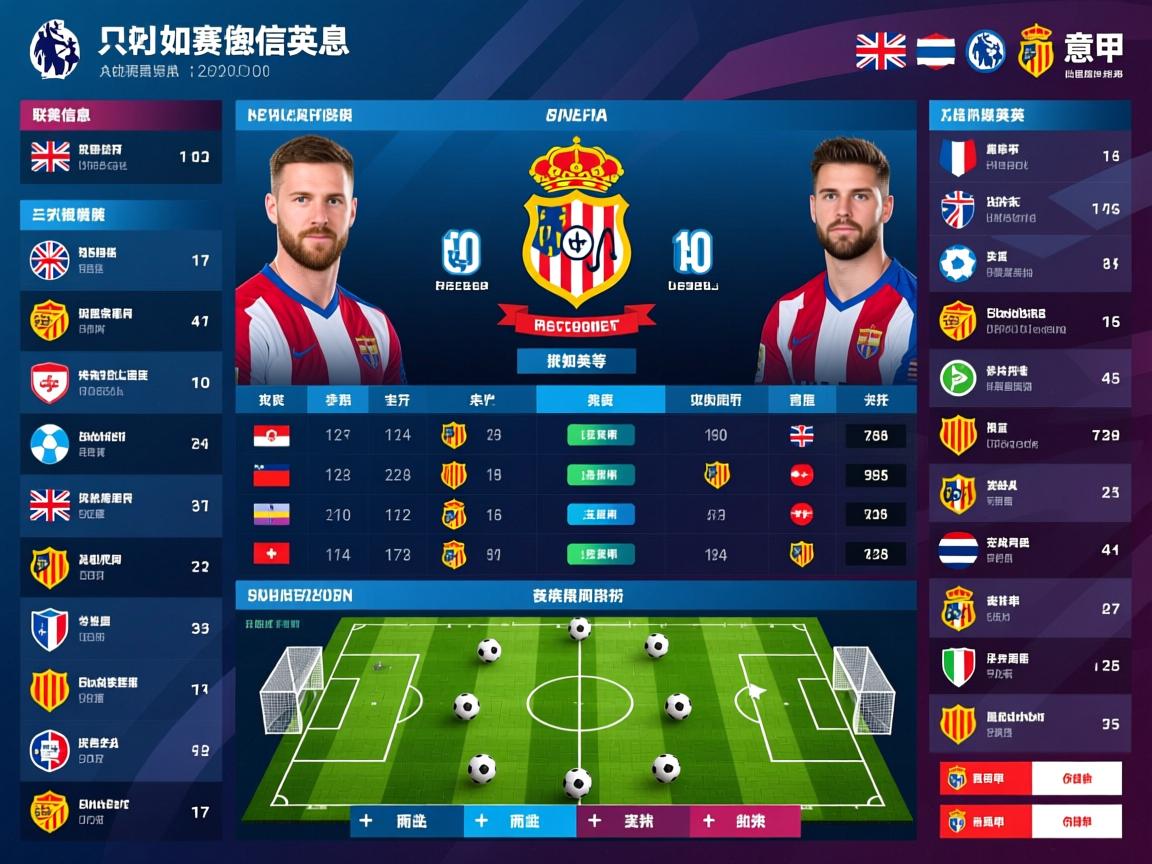Open the Italian flag row showing 125
This screenshot has height=864, width=1152.
(x=1030, y=666)
